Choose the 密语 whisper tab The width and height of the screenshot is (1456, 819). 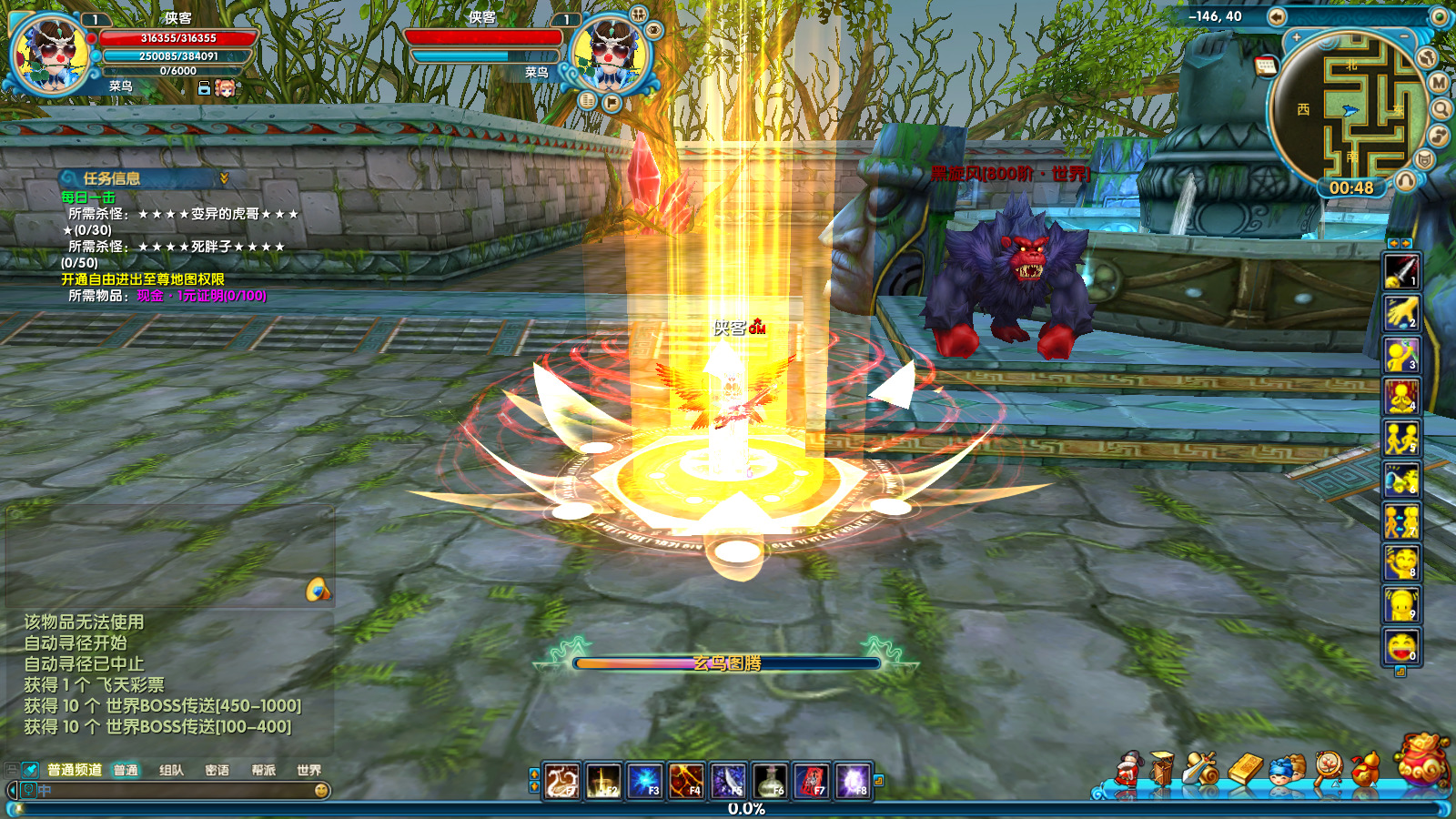(x=217, y=770)
